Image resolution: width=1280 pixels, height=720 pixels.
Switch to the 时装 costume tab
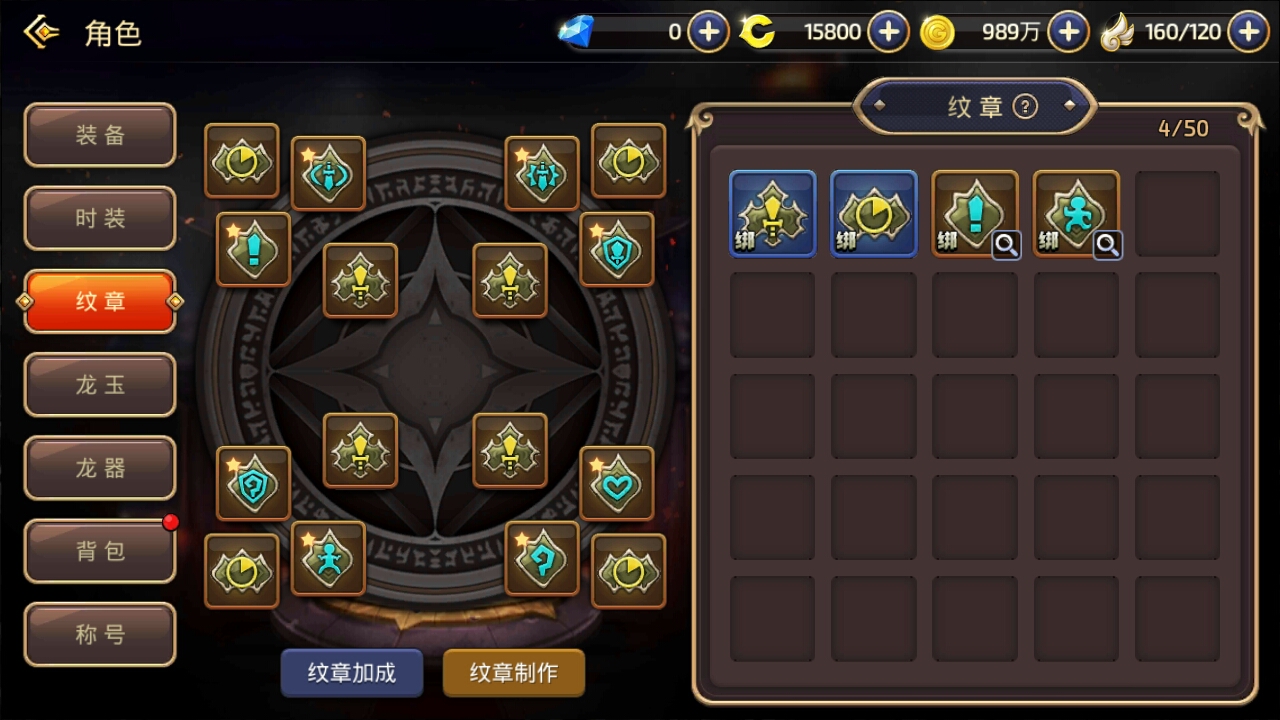click(x=100, y=218)
